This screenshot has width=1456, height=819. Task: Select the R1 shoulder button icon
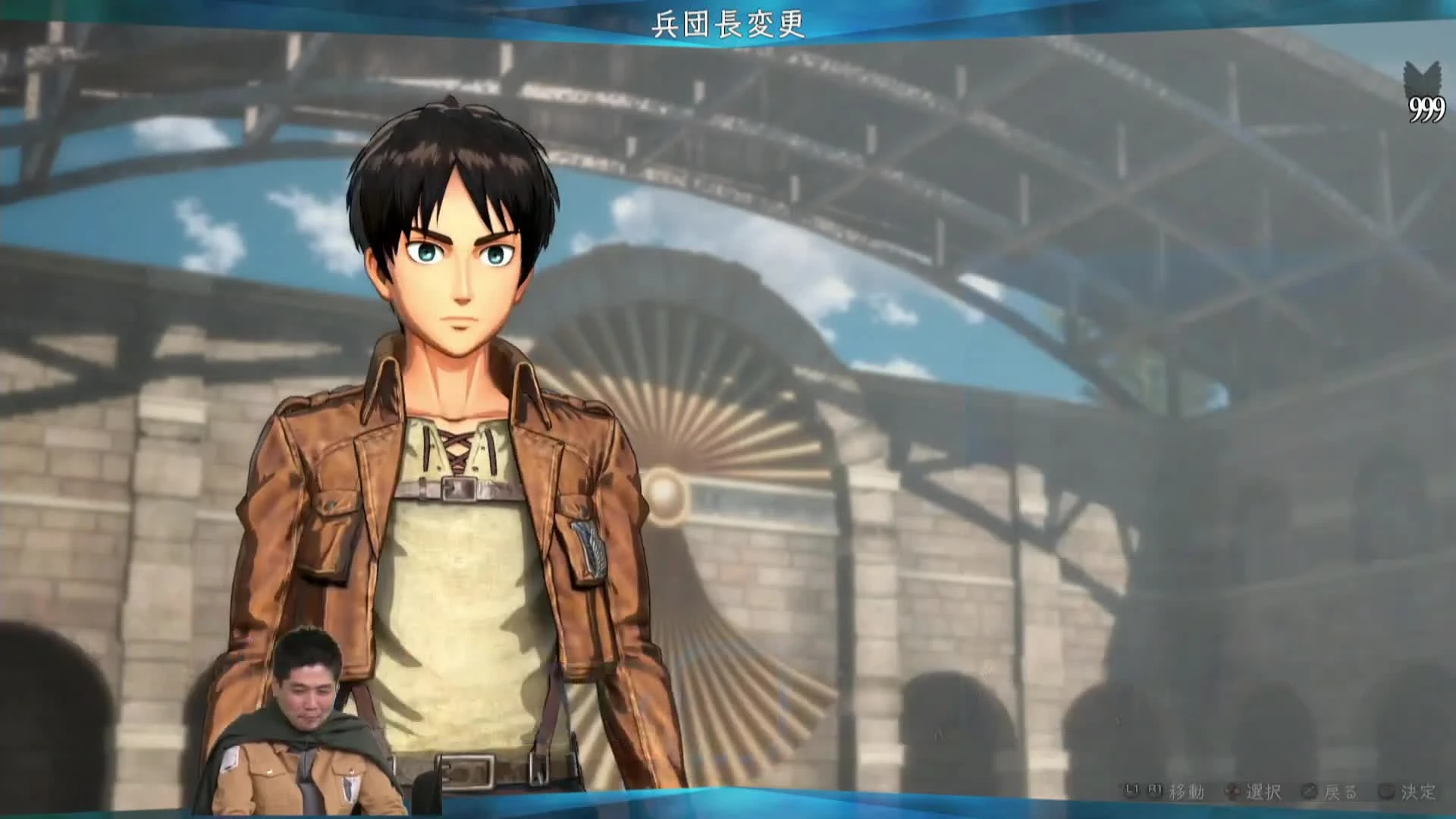(x=1155, y=789)
